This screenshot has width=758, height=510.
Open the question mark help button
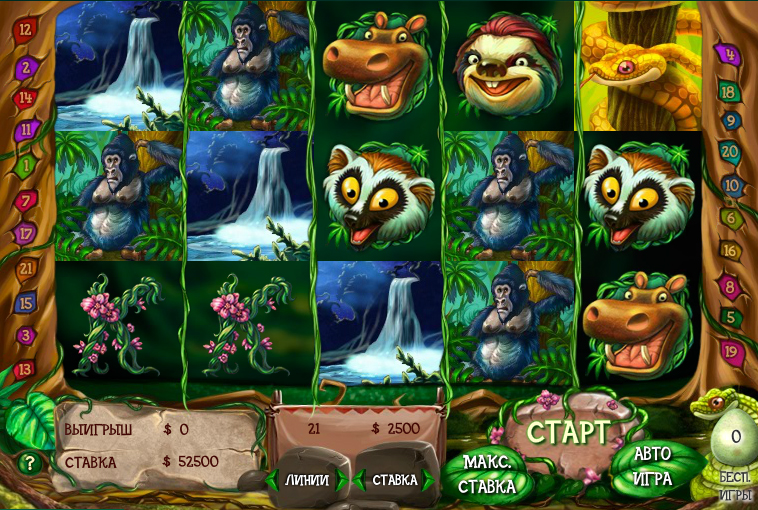point(30,463)
